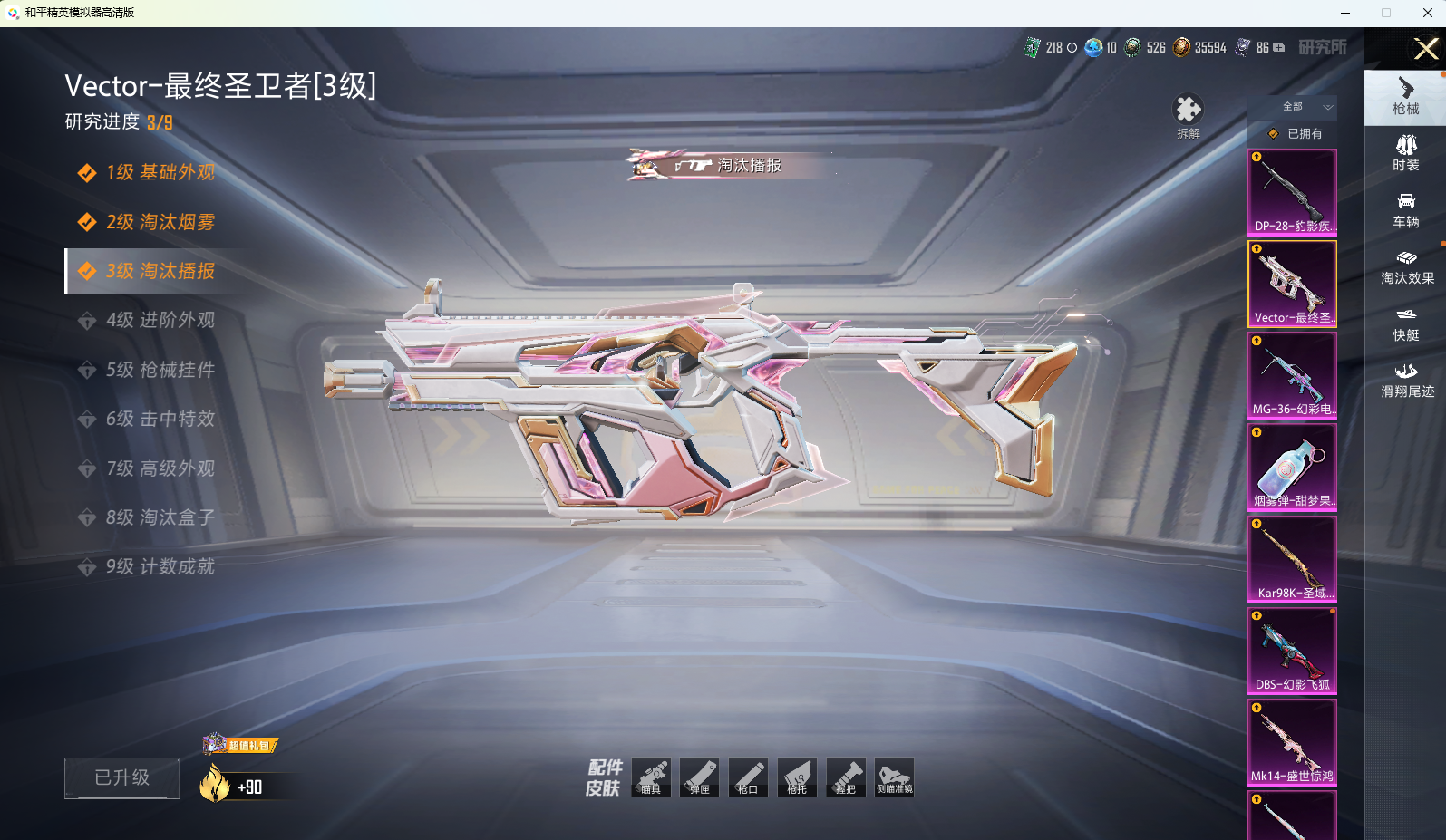Toggle the 已拥有 owned filter

point(1296,133)
